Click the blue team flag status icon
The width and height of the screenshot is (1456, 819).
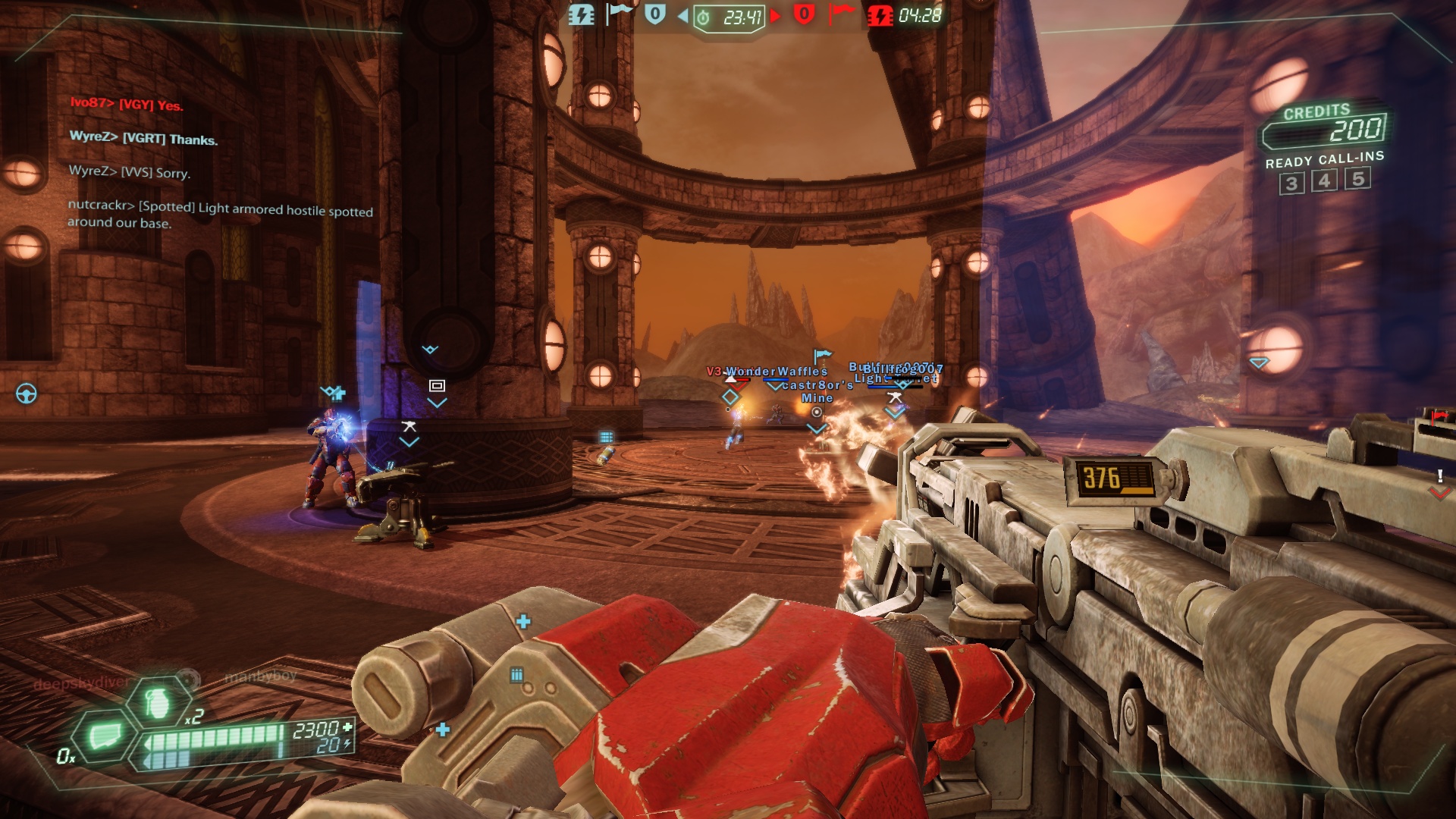619,14
